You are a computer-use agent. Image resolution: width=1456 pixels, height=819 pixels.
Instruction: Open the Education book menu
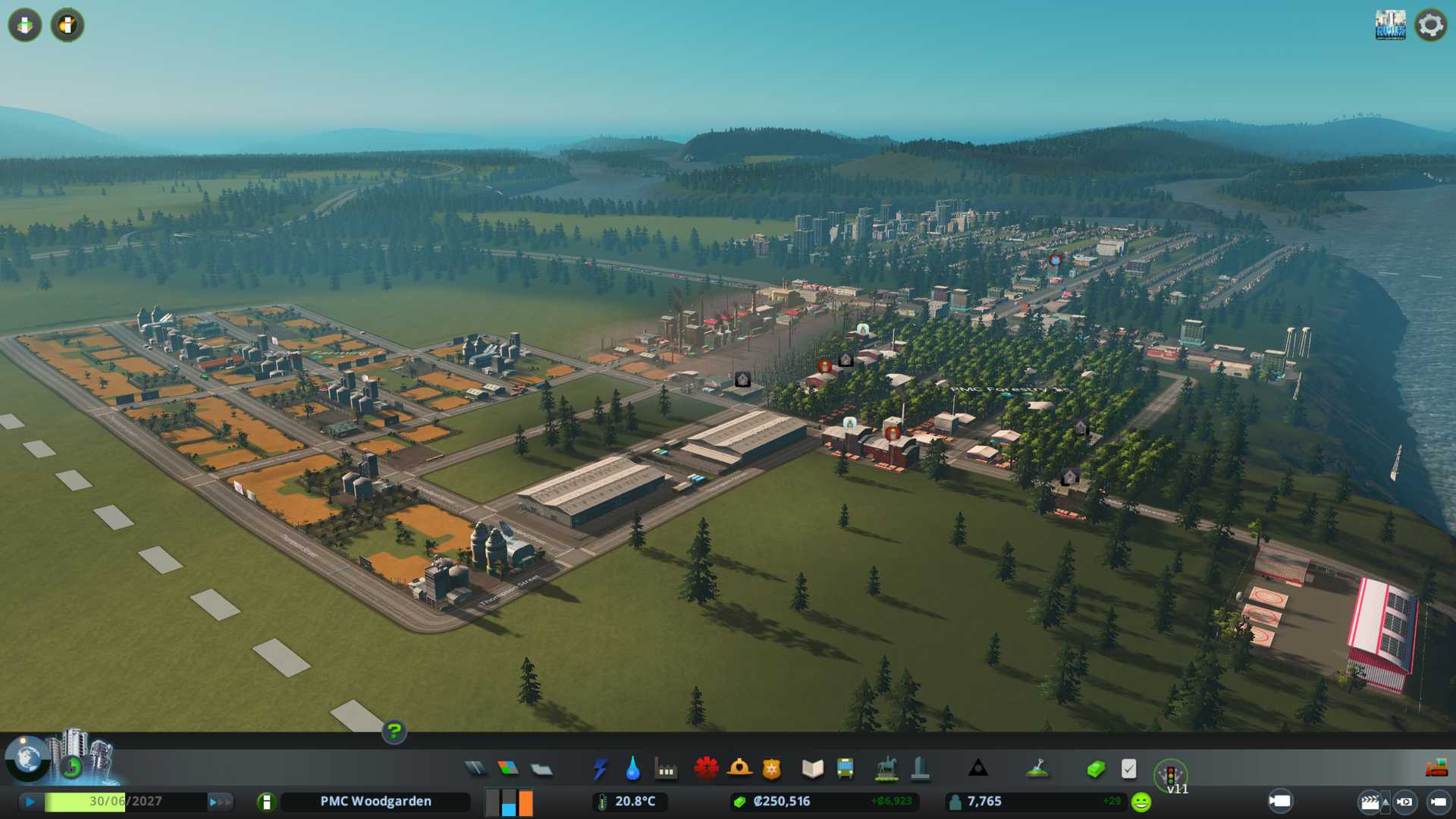tap(812, 769)
